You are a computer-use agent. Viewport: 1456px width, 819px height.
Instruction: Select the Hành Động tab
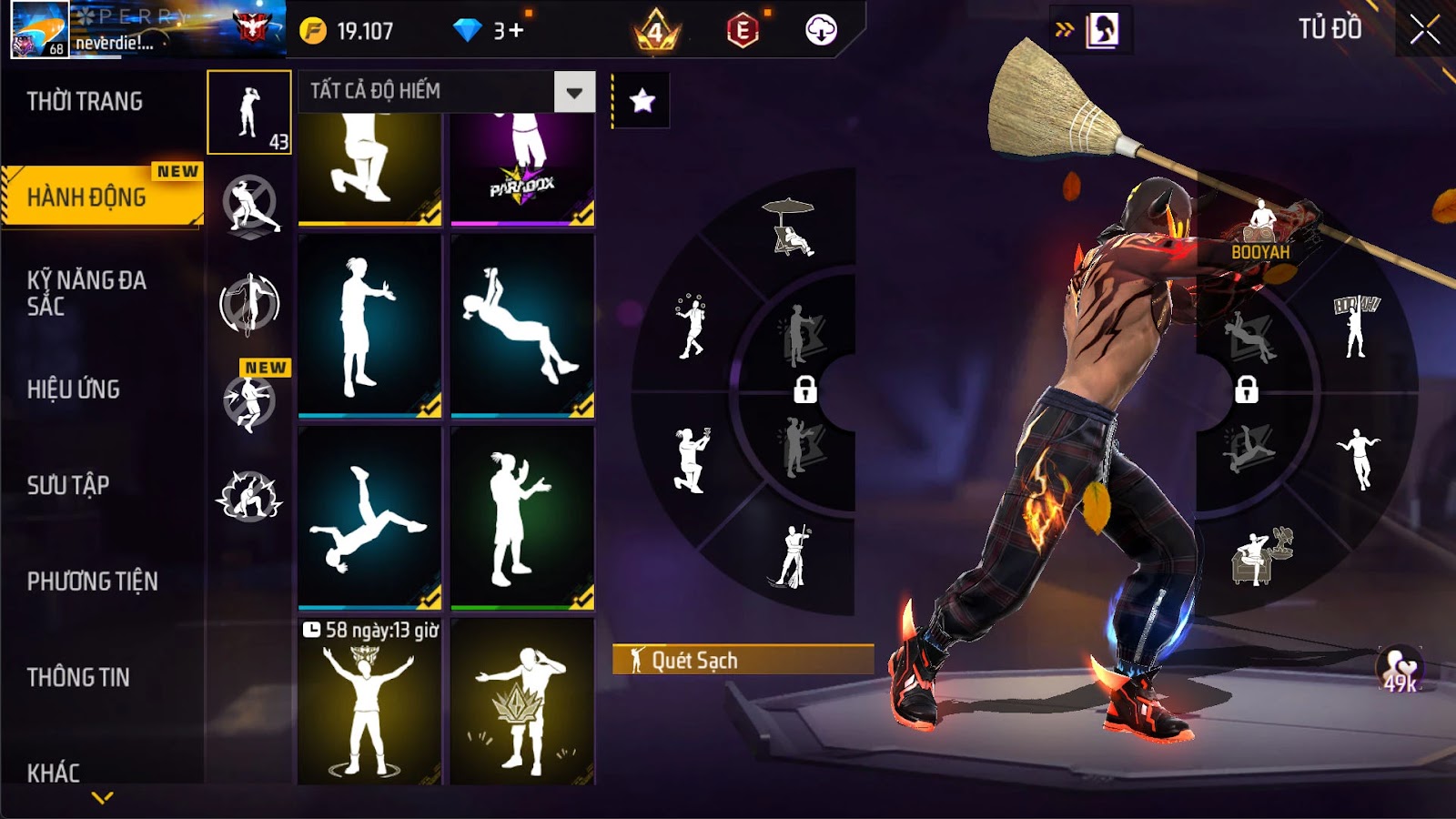[86, 197]
